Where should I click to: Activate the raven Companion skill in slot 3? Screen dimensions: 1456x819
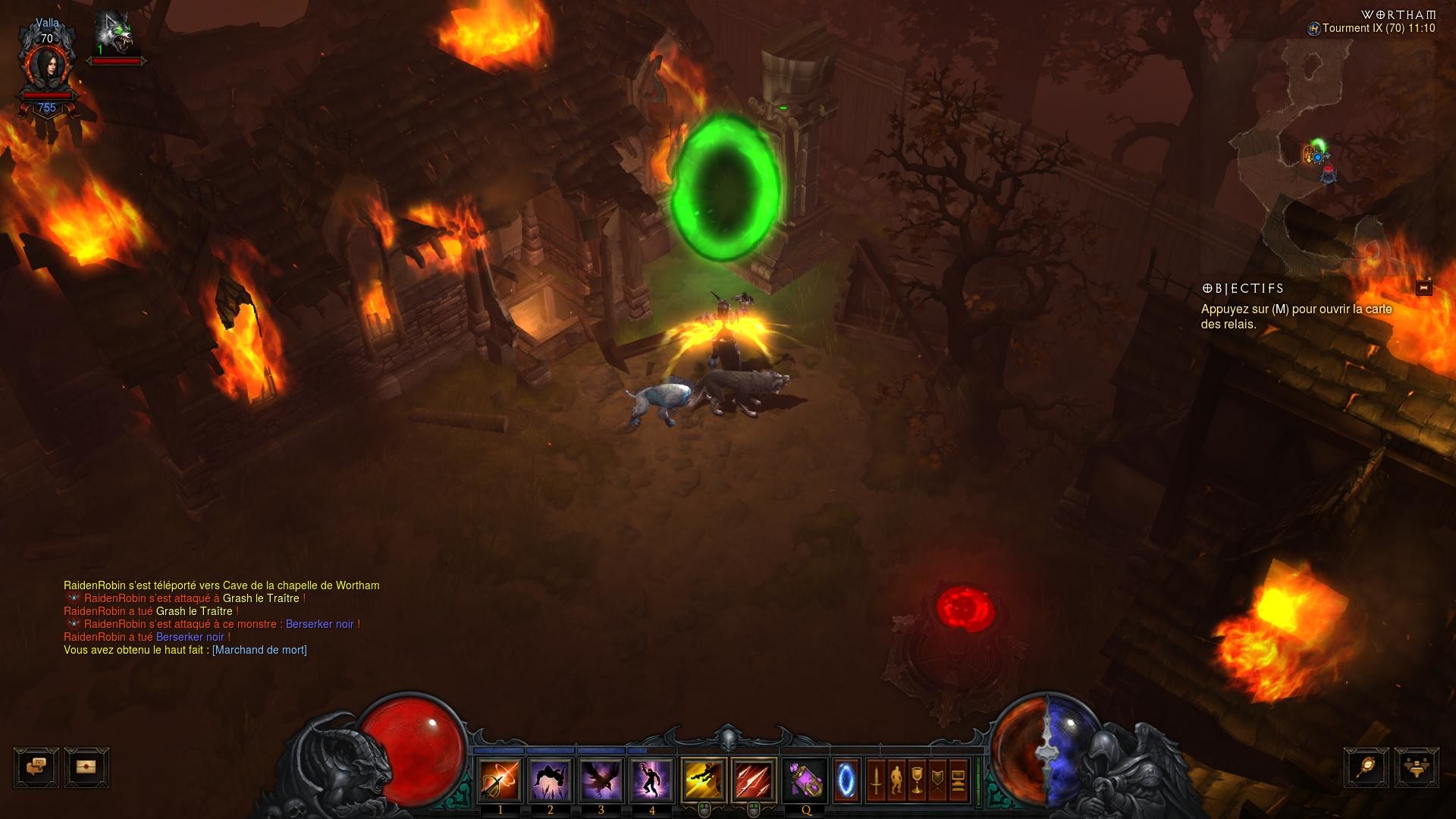pyautogui.click(x=601, y=780)
